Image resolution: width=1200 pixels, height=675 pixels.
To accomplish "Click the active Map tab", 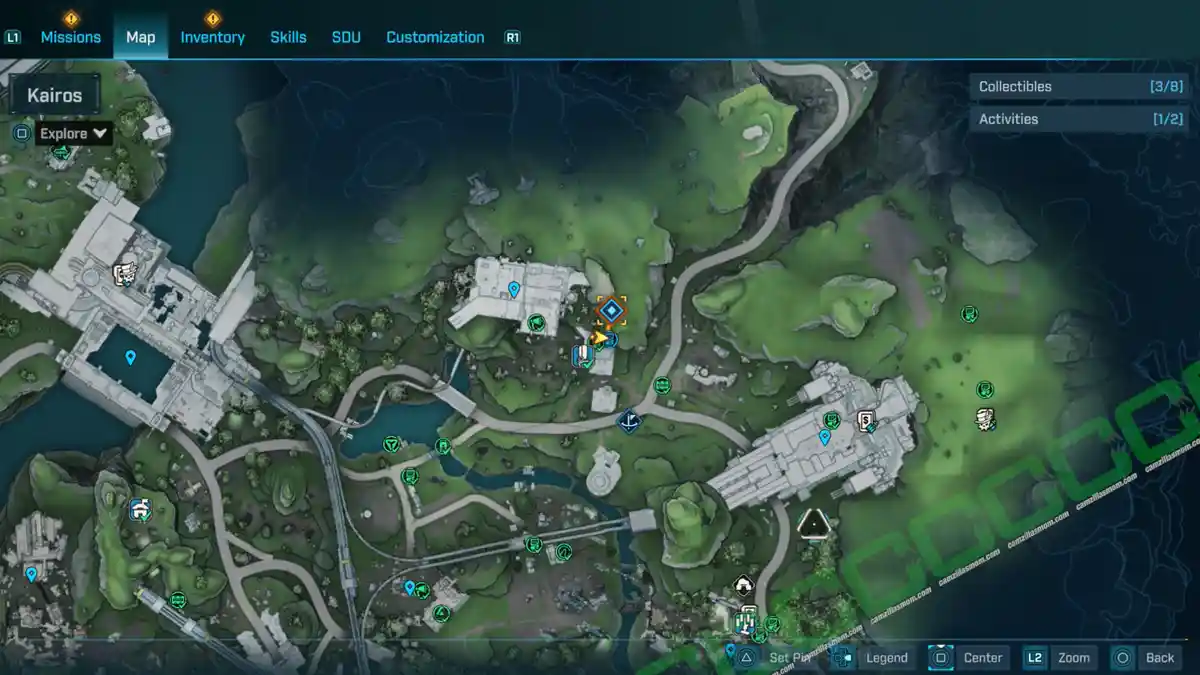I will (140, 37).
